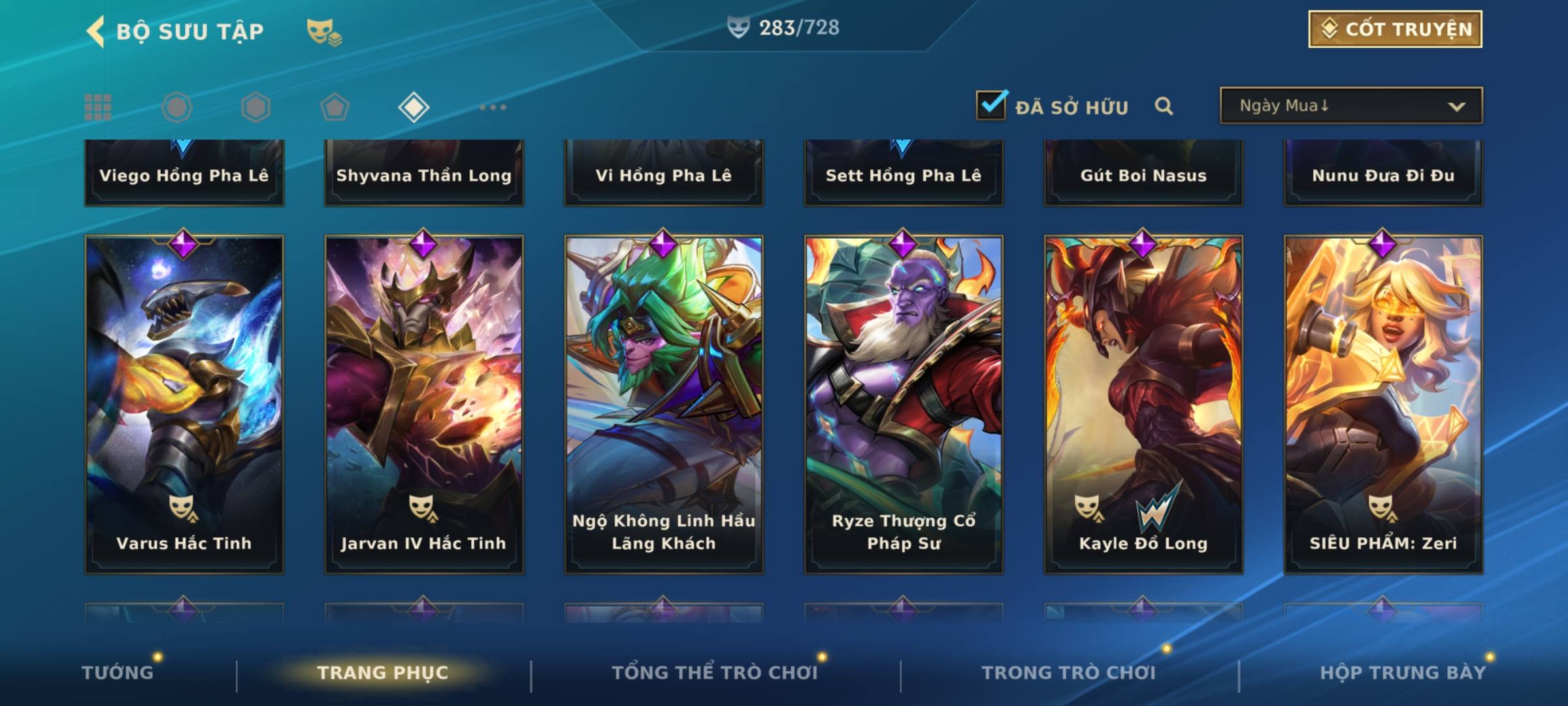The width and height of the screenshot is (1568, 706).
Task: Go to the Hộp Trưng Bày tab
Action: point(1403,672)
